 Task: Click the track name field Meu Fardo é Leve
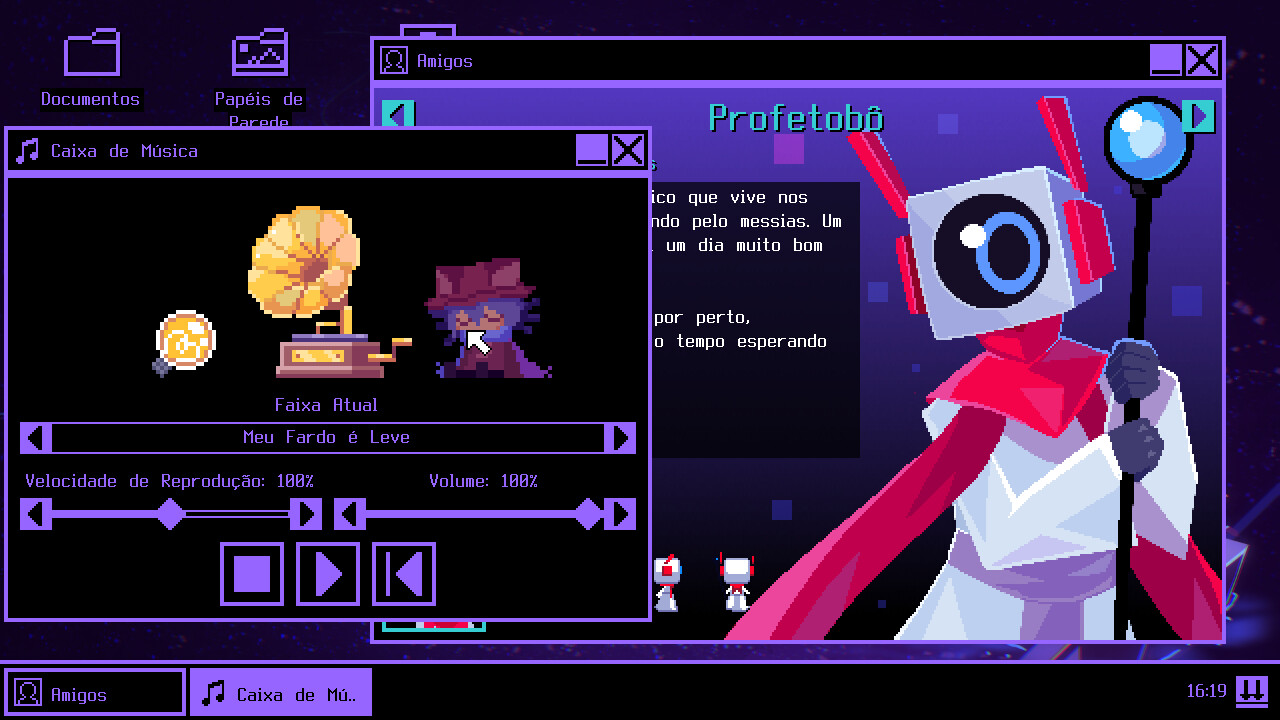point(327,437)
